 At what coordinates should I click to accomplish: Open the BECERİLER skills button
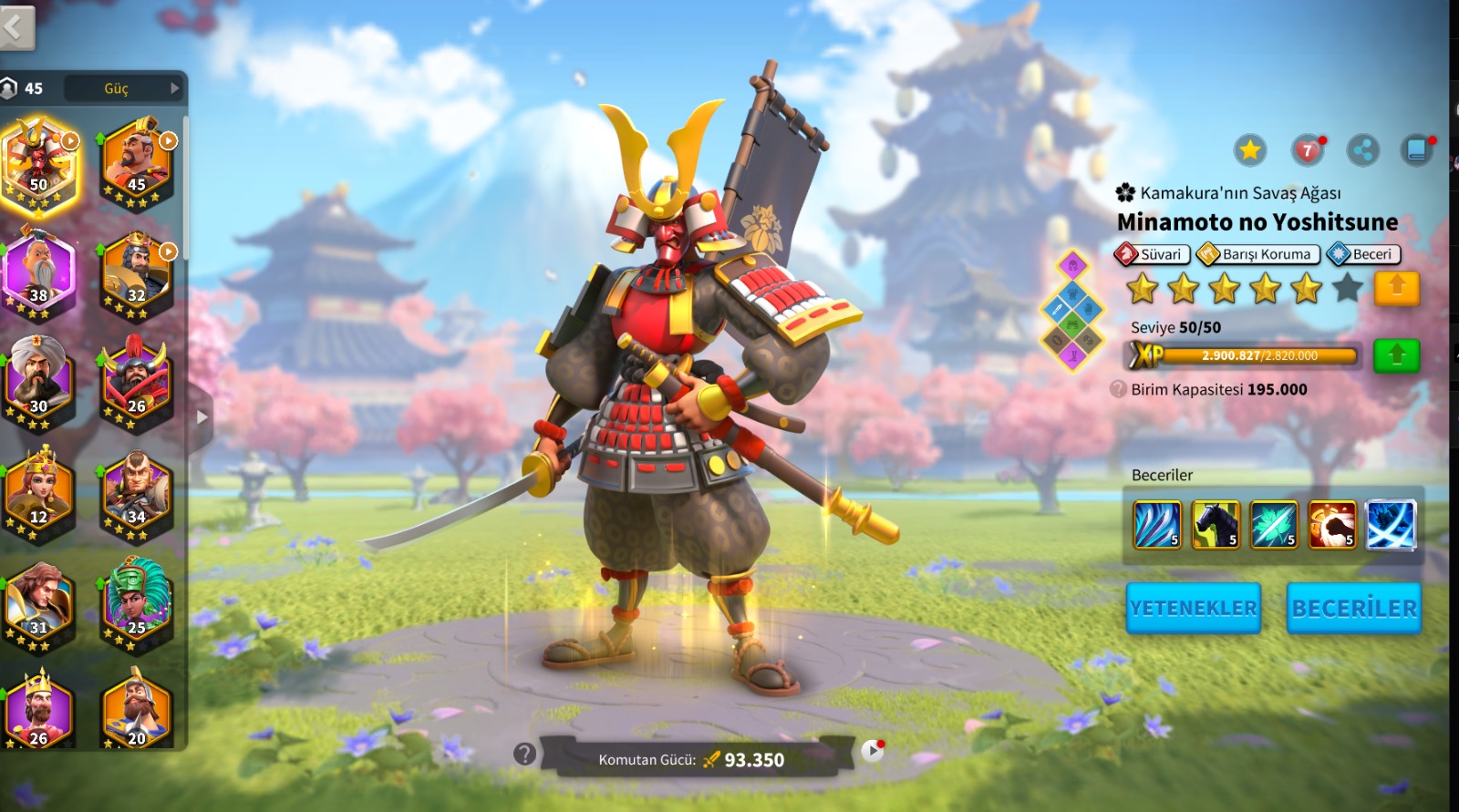point(1354,608)
